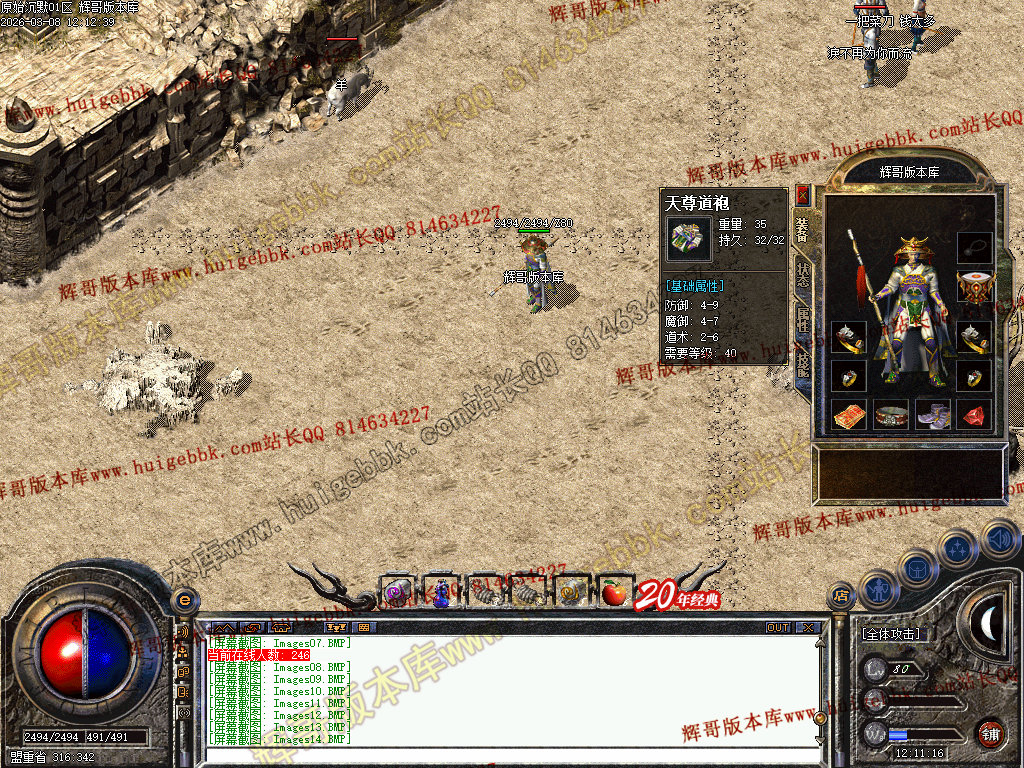This screenshot has height=768, width=1024.
Task: Use the blue potion in the quick belt
Action: point(441,593)
